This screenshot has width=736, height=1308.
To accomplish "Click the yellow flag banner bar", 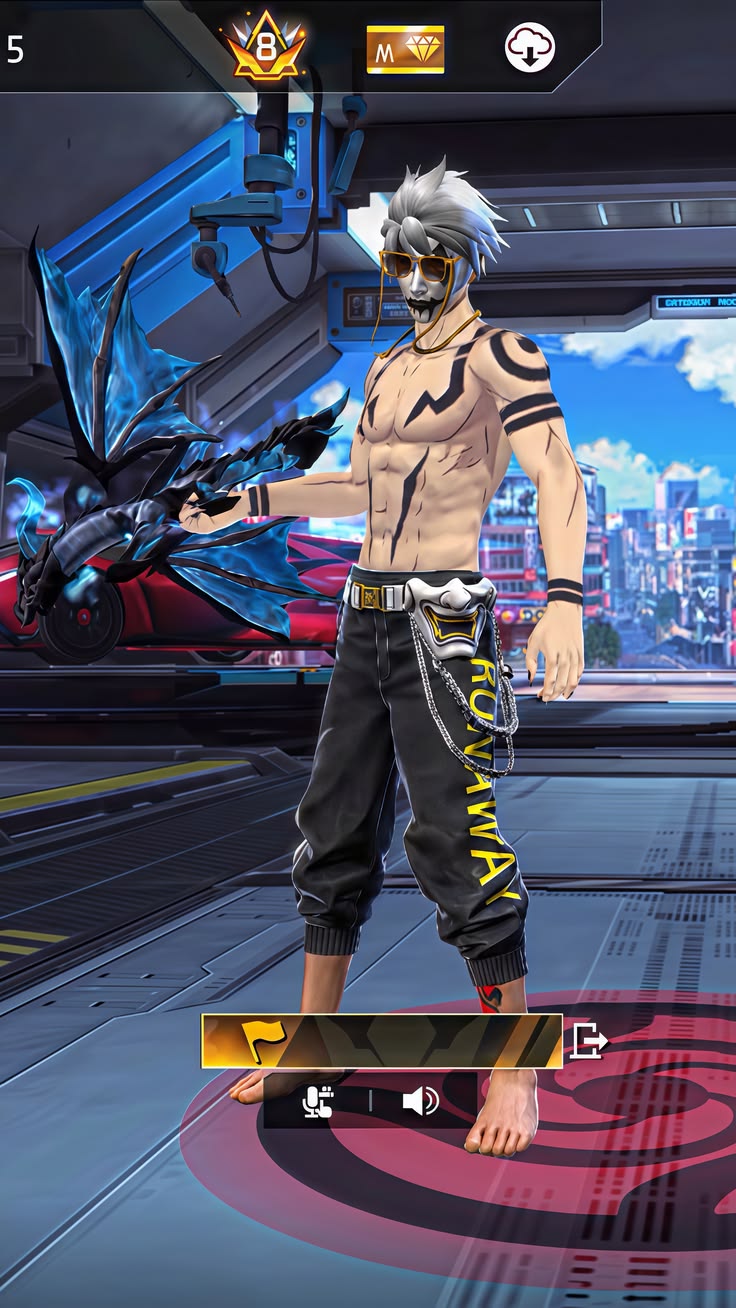I will coord(381,1041).
